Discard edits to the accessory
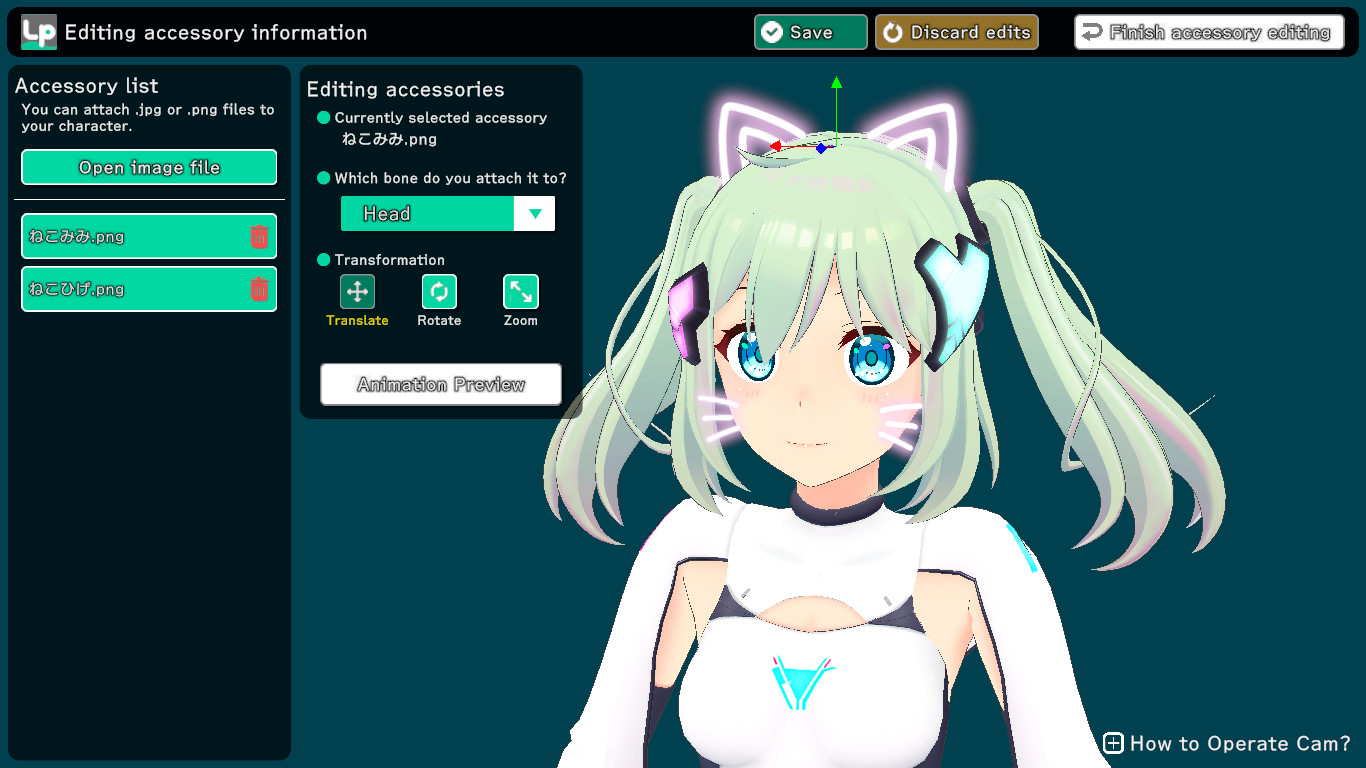Viewport: 1366px width, 768px height. [956, 32]
